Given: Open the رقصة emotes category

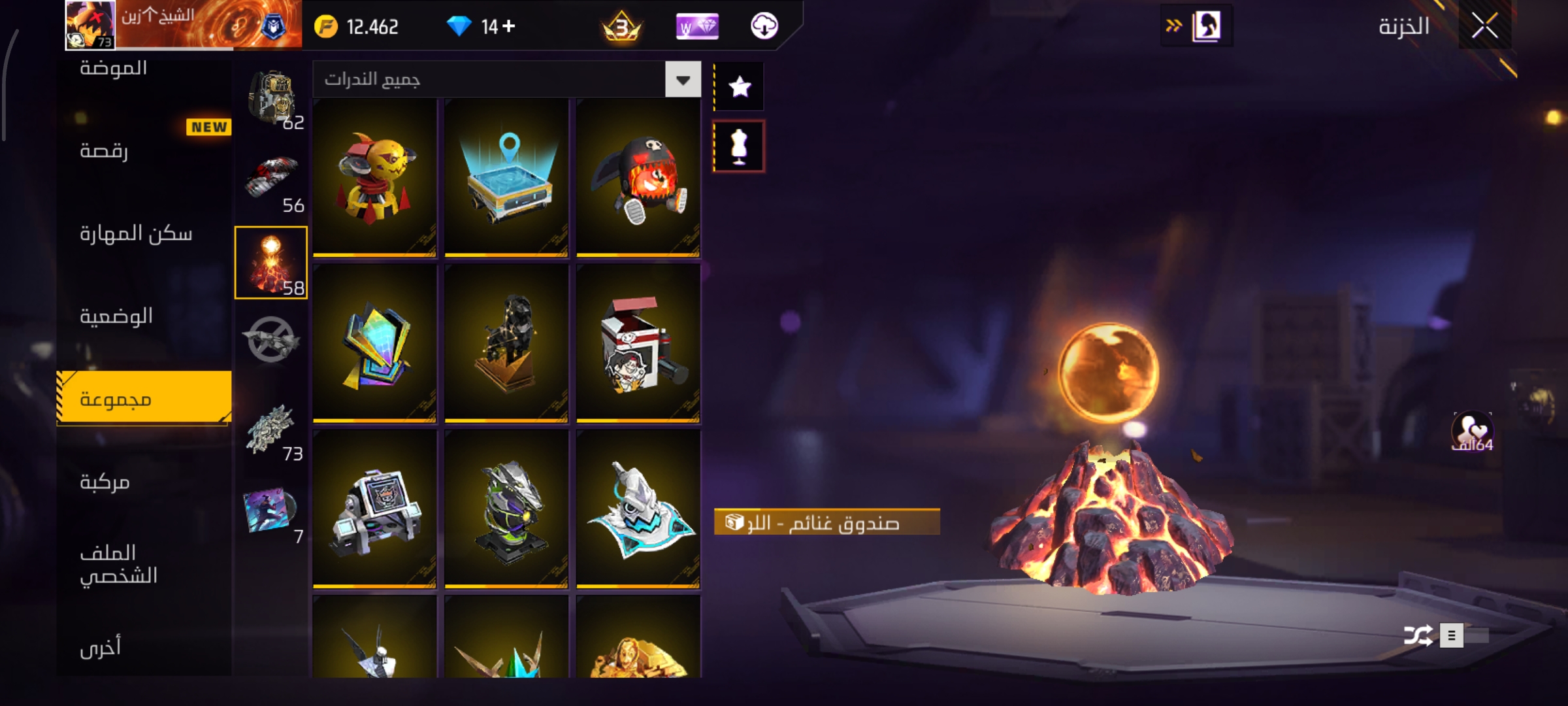Looking at the screenshot, I should 105,151.
